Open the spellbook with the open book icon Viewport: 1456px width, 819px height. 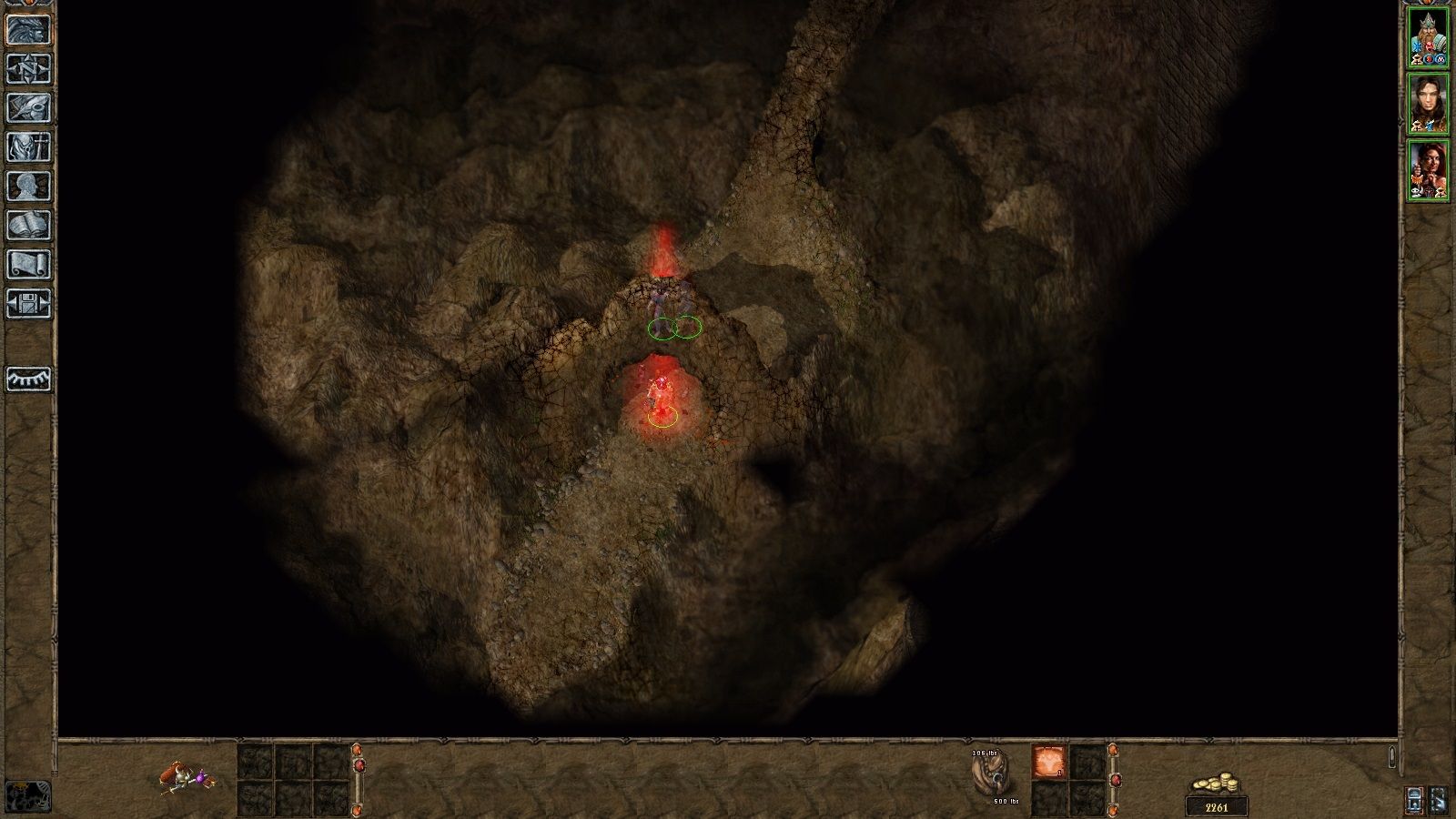(x=28, y=225)
